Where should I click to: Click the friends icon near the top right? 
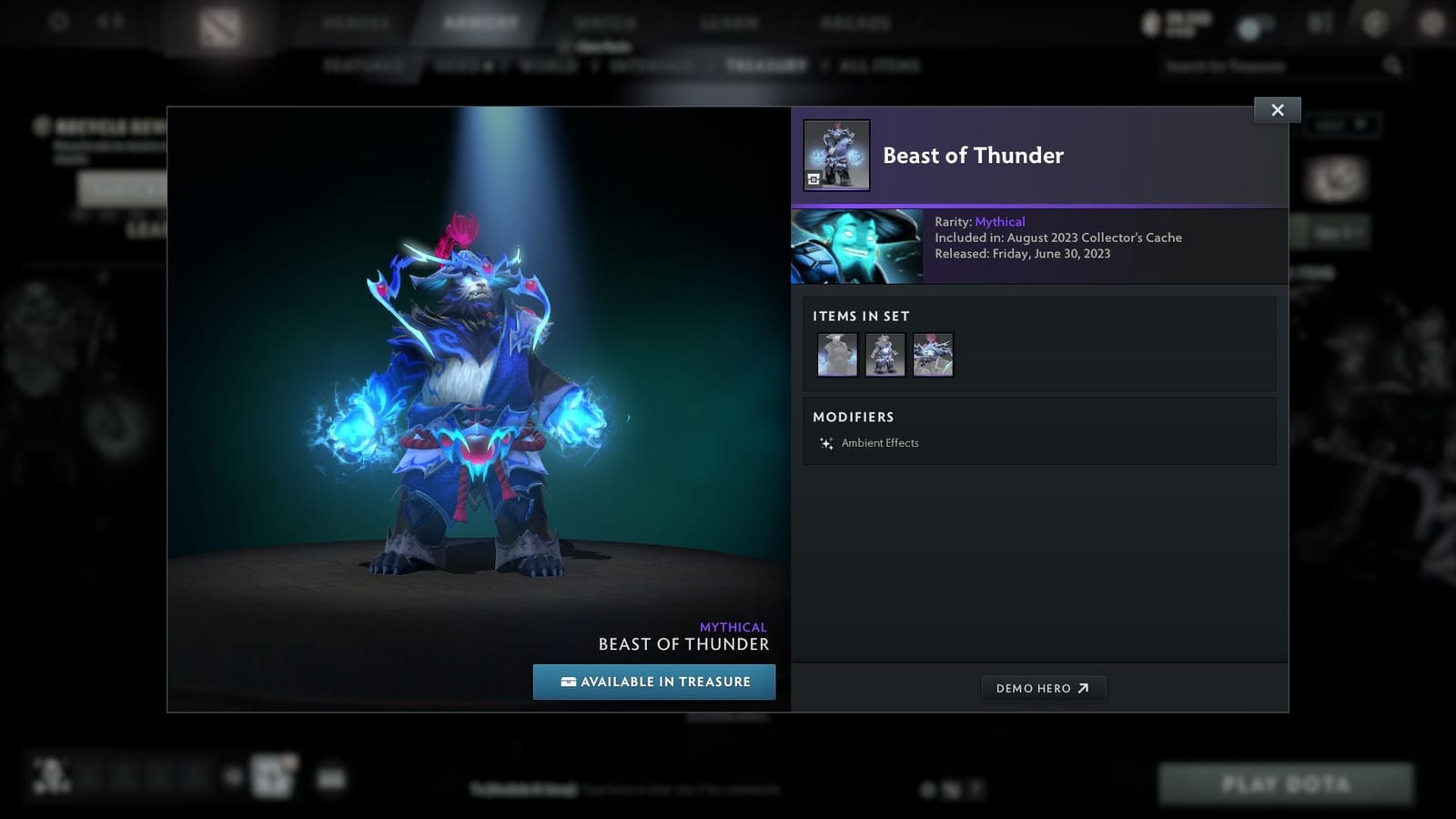point(1316,23)
